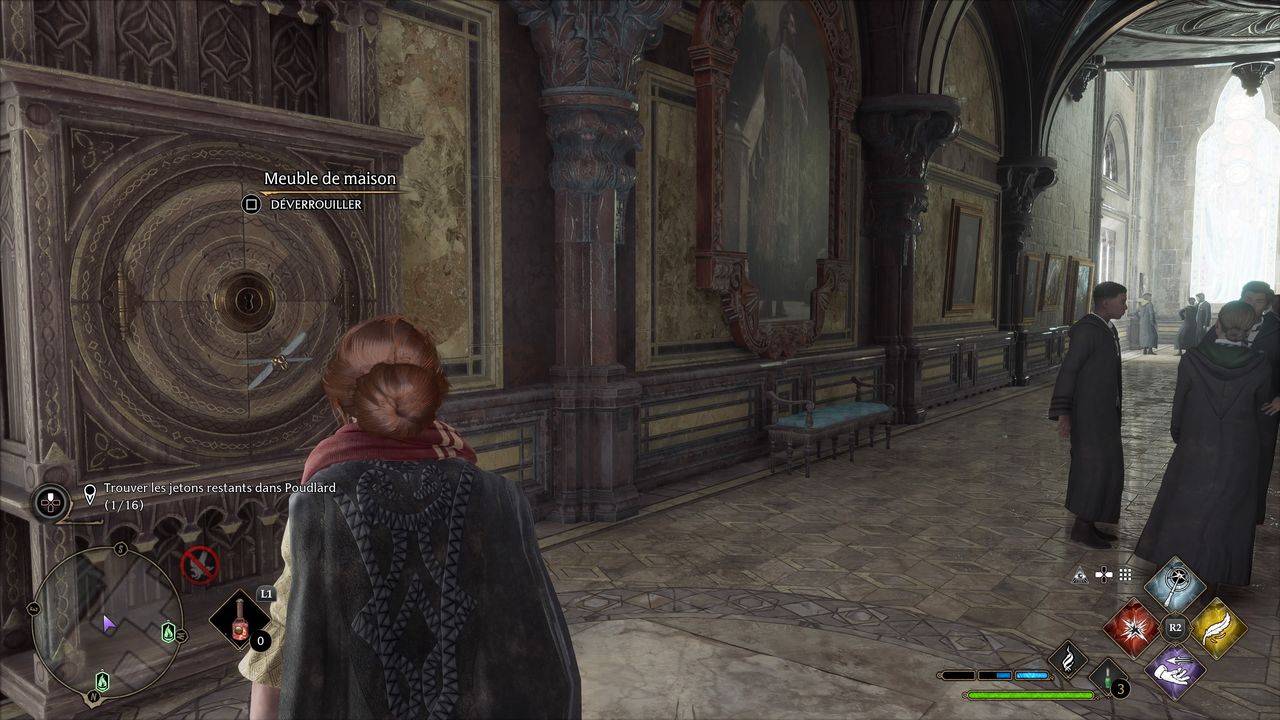Image resolution: width=1280 pixels, height=720 pixels.
Task: Click the eye-in-triangle icon above the spells
Action: pos(1080,575)
